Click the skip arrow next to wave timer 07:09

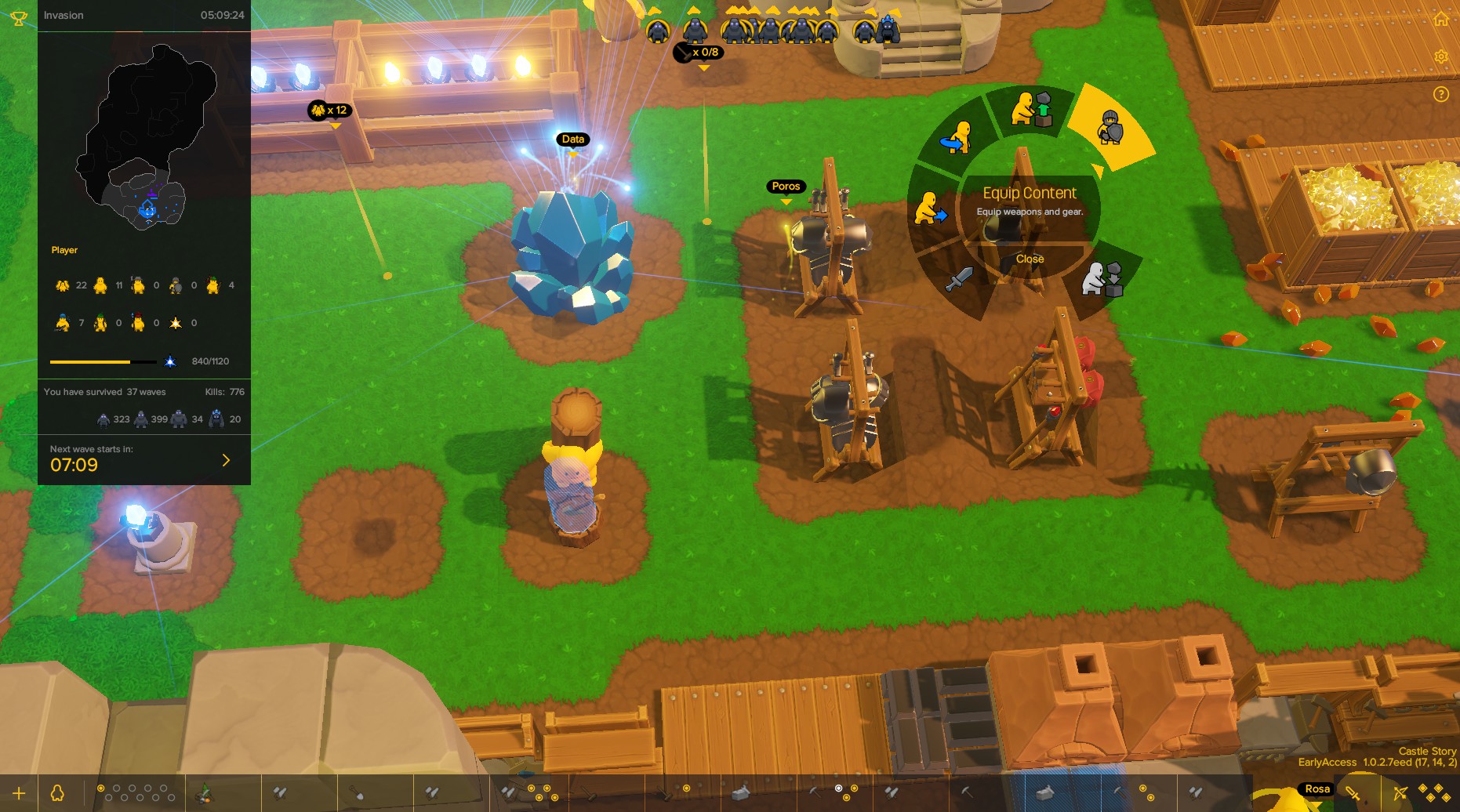[226, 460]
